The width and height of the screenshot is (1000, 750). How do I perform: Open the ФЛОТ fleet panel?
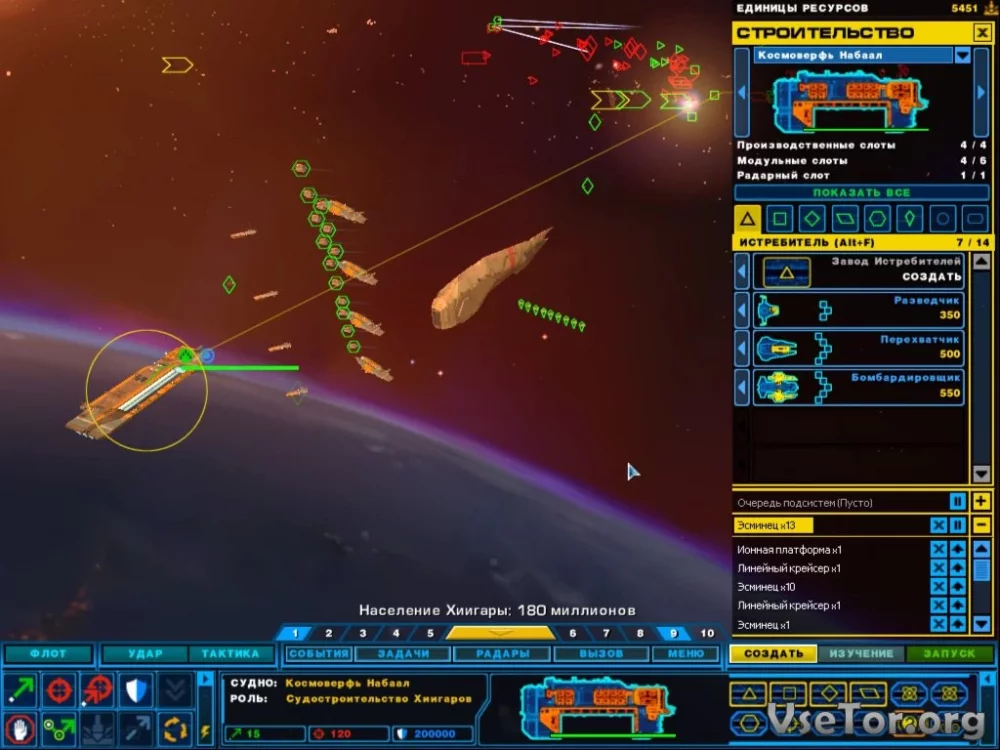[x=48, y=654]
